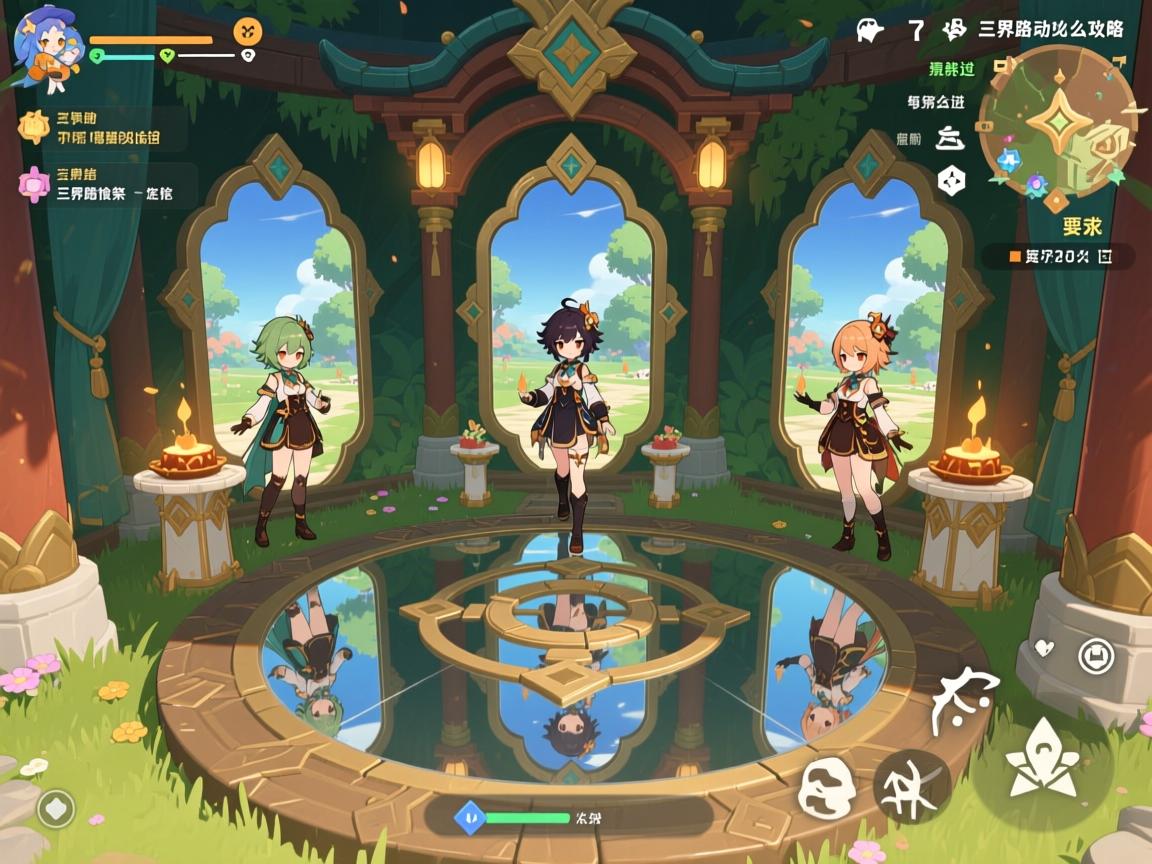Tap the requirement bar showing 20%

(1058, 256)
